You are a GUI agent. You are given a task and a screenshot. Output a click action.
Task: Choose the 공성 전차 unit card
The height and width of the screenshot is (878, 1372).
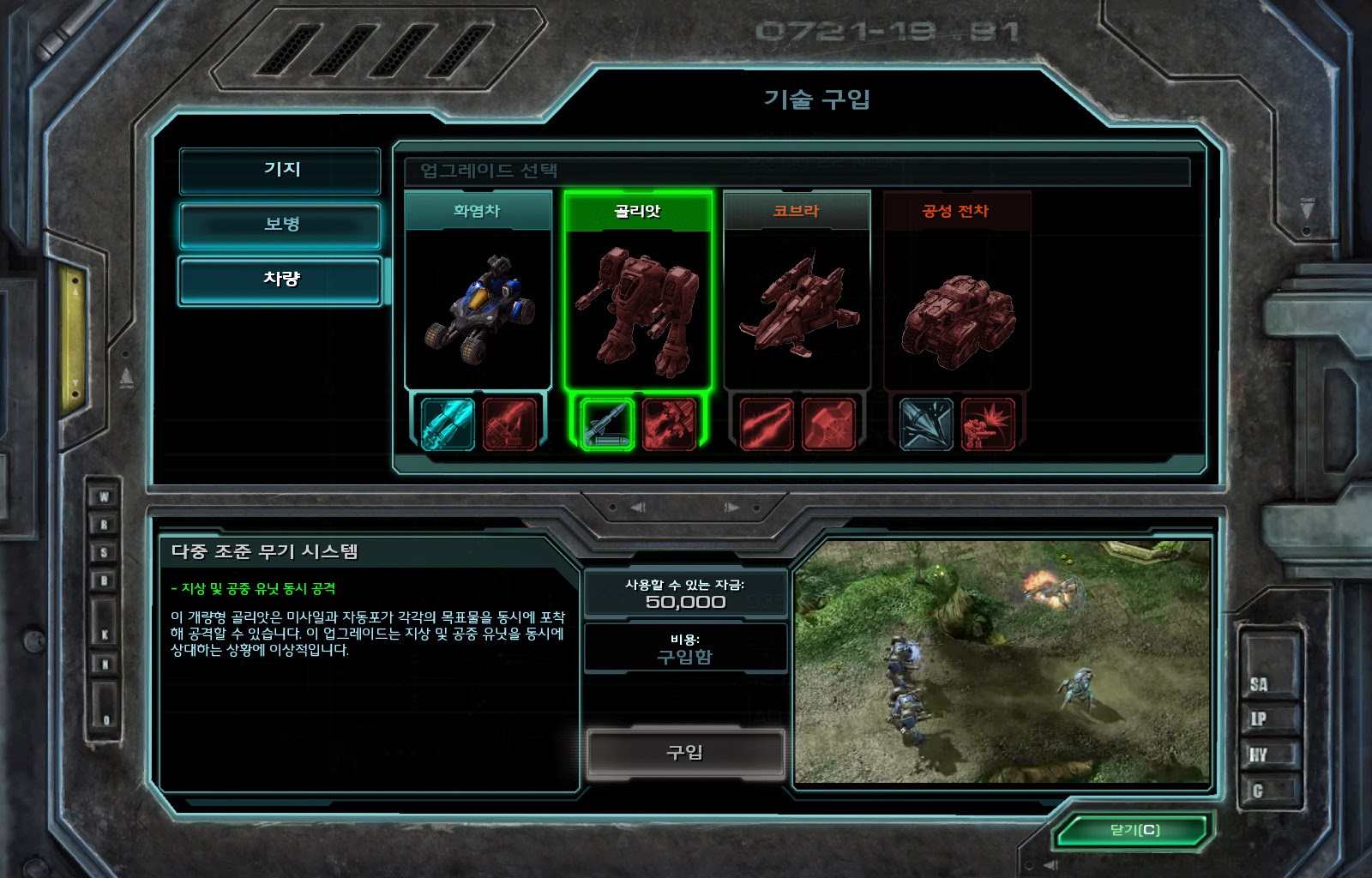pyautogui.click(x=956, y=292)
